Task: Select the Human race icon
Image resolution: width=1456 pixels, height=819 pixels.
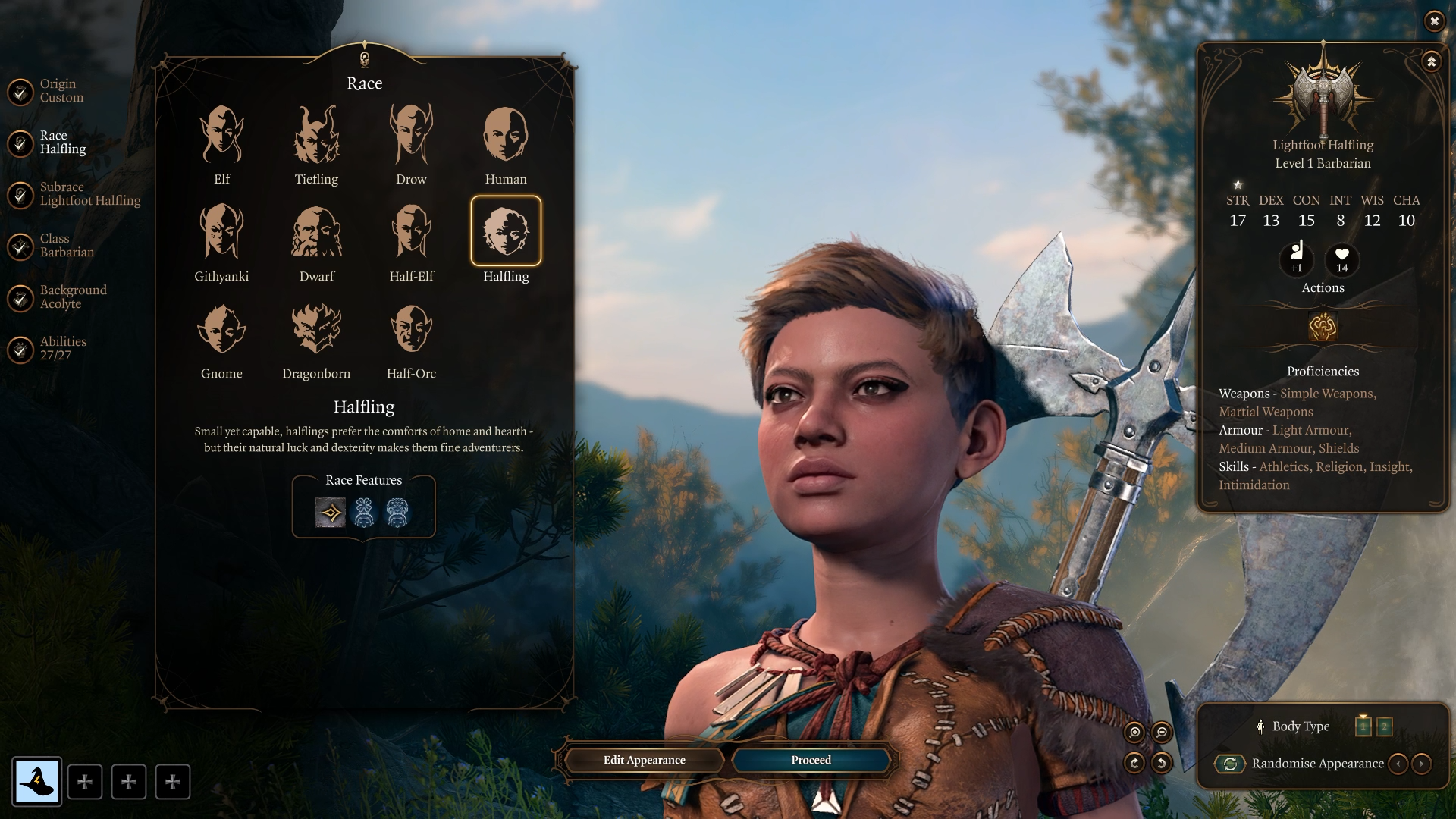Action: (x=506, y=138)
